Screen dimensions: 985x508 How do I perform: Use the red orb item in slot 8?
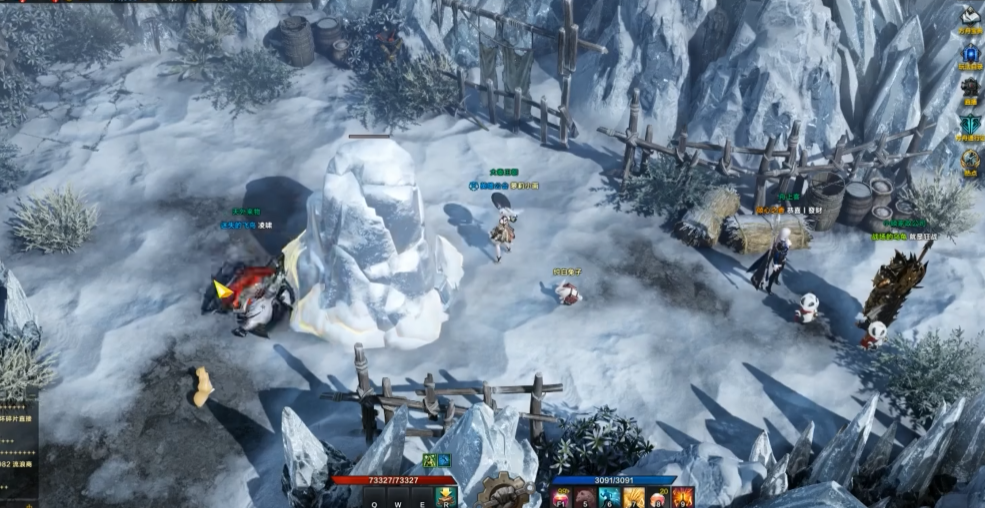pyautogui.click(x=659, y=497)
